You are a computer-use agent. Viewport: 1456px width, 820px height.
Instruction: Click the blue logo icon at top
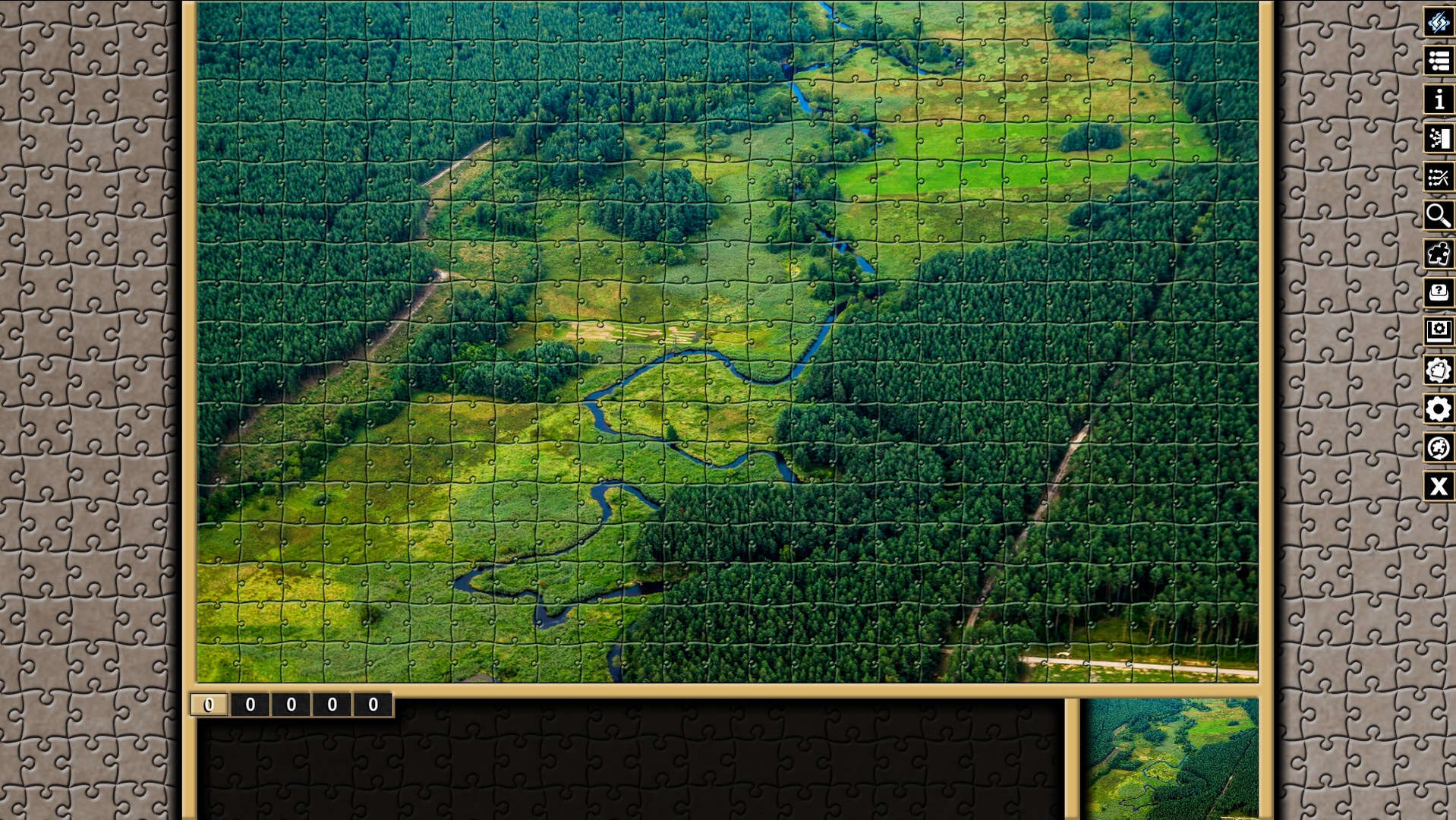pyautogui.click(x=1438, y=23)
